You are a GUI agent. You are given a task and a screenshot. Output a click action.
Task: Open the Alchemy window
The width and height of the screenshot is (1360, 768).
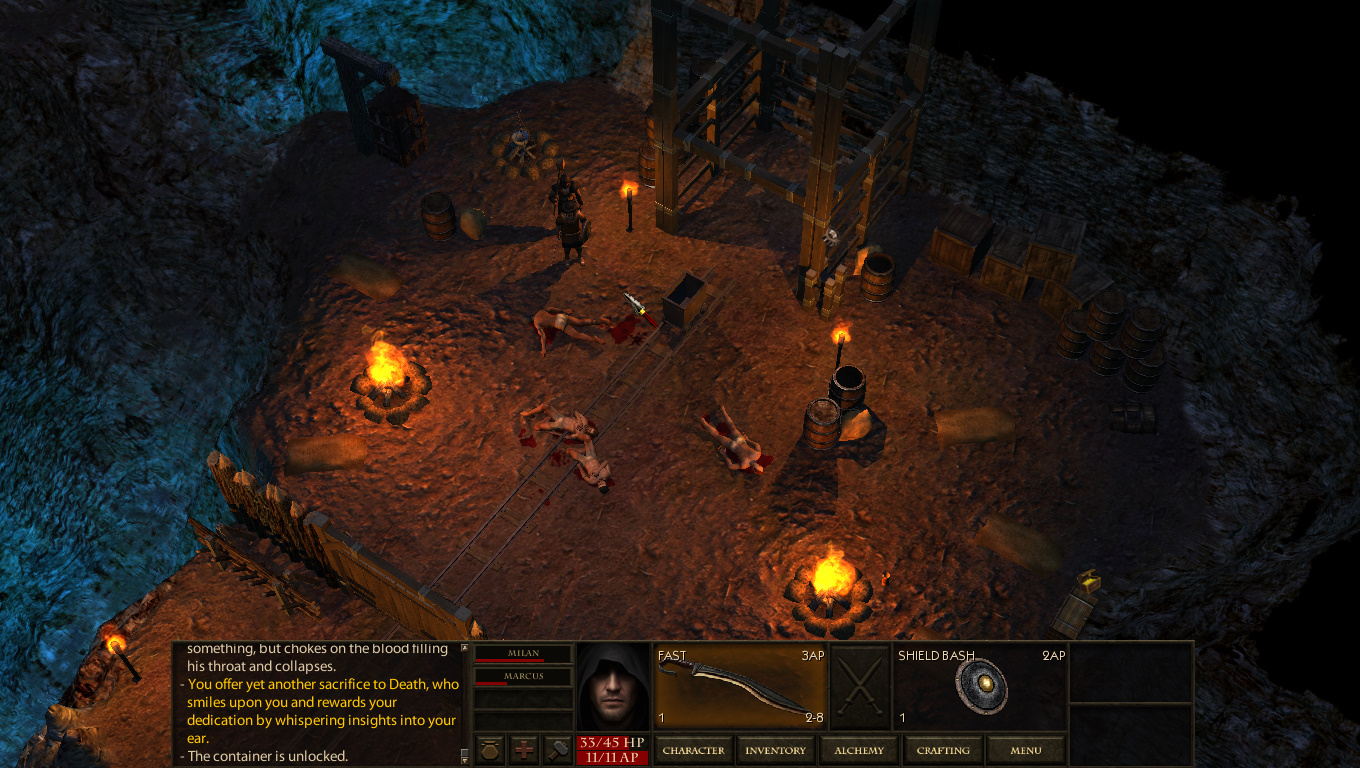point(858,750)
